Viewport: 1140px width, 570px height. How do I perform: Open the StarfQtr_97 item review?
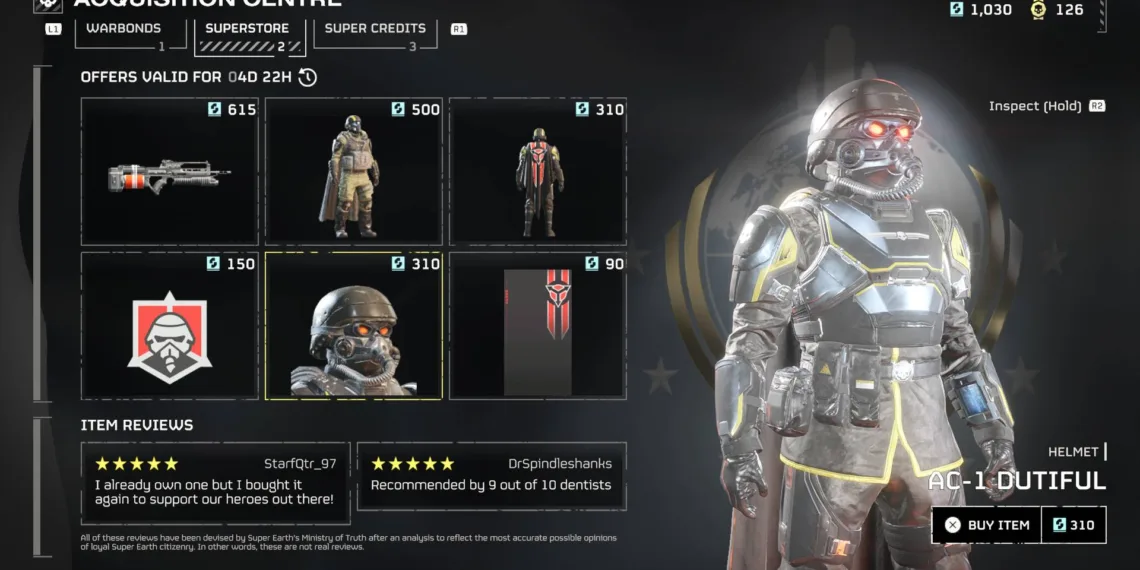pyautogui.click(x=215, y=482)
